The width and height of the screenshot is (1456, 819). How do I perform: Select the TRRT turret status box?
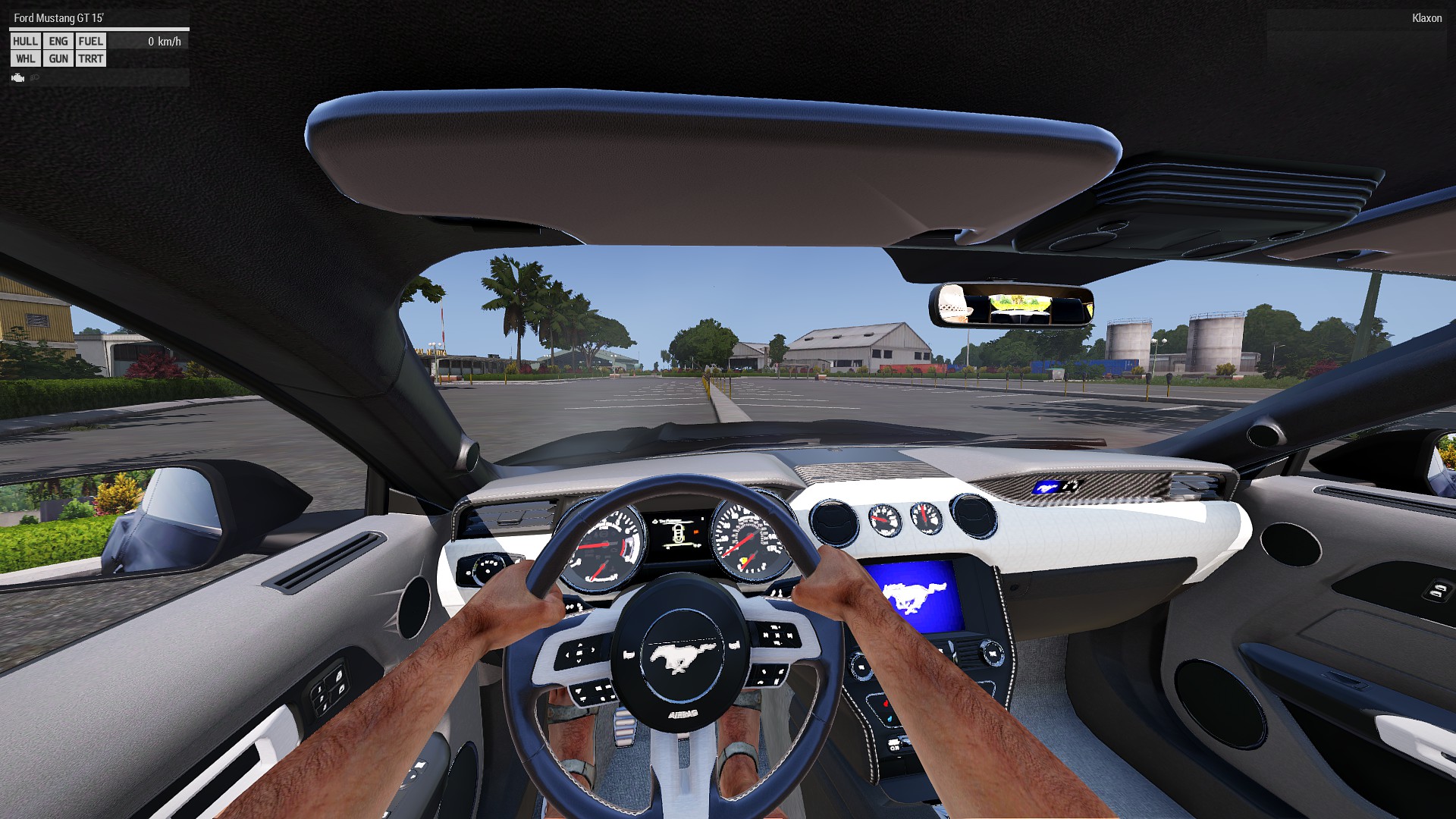click(x=91, y=59)
